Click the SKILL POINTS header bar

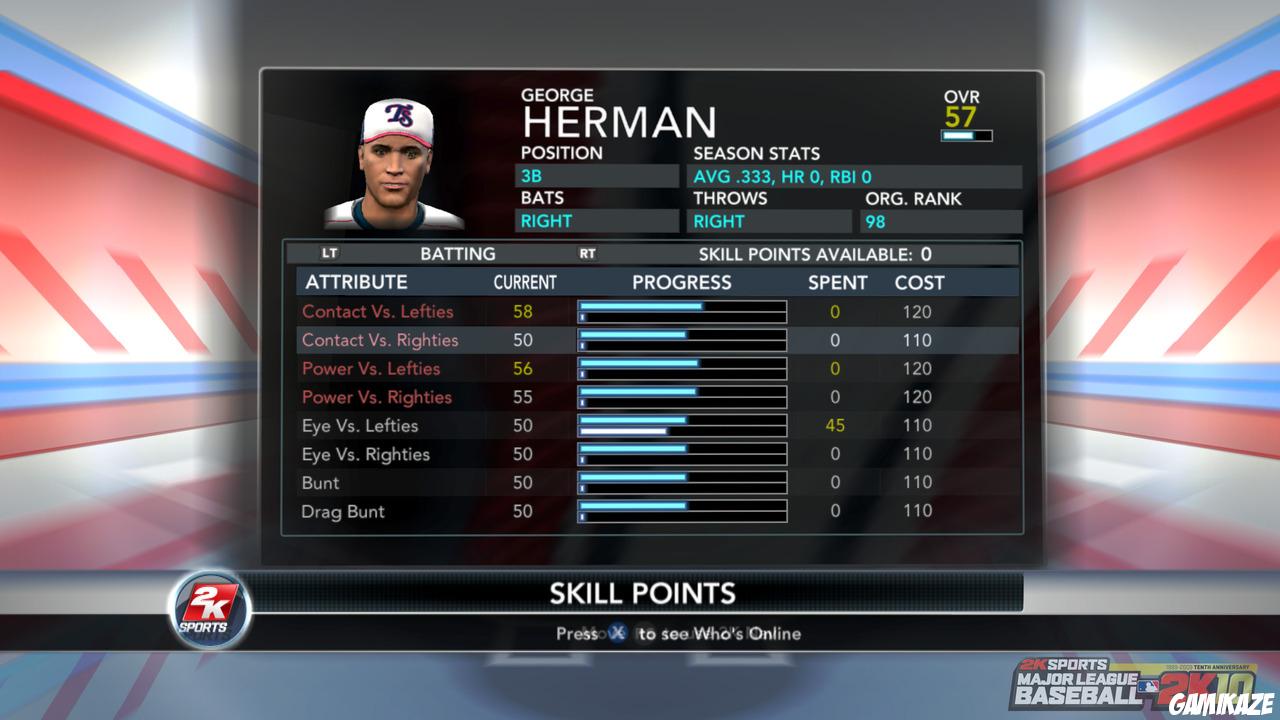(645, 593)
